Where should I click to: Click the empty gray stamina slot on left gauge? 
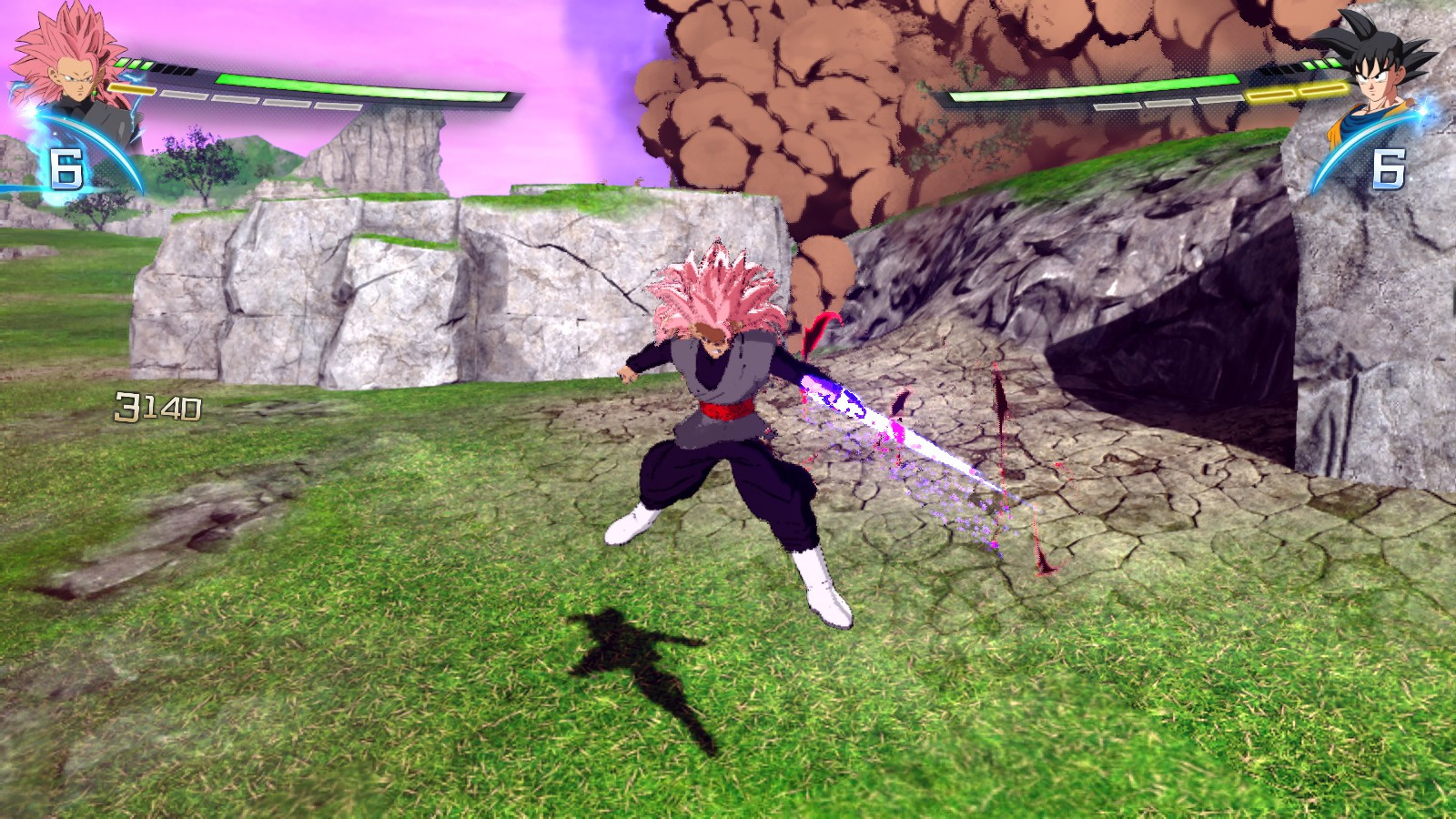pos(187,96)
